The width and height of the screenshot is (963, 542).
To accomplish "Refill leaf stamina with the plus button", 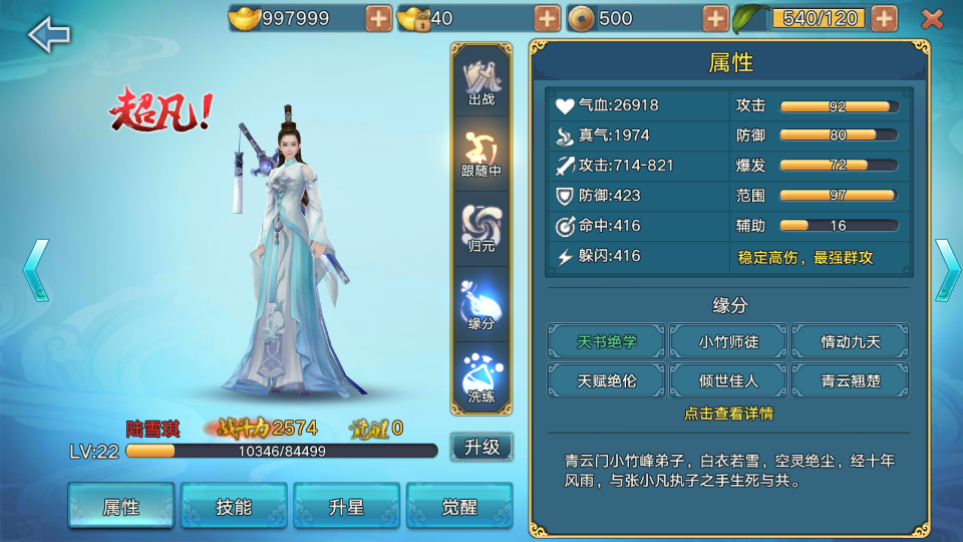I will click(x=884, y=18).
